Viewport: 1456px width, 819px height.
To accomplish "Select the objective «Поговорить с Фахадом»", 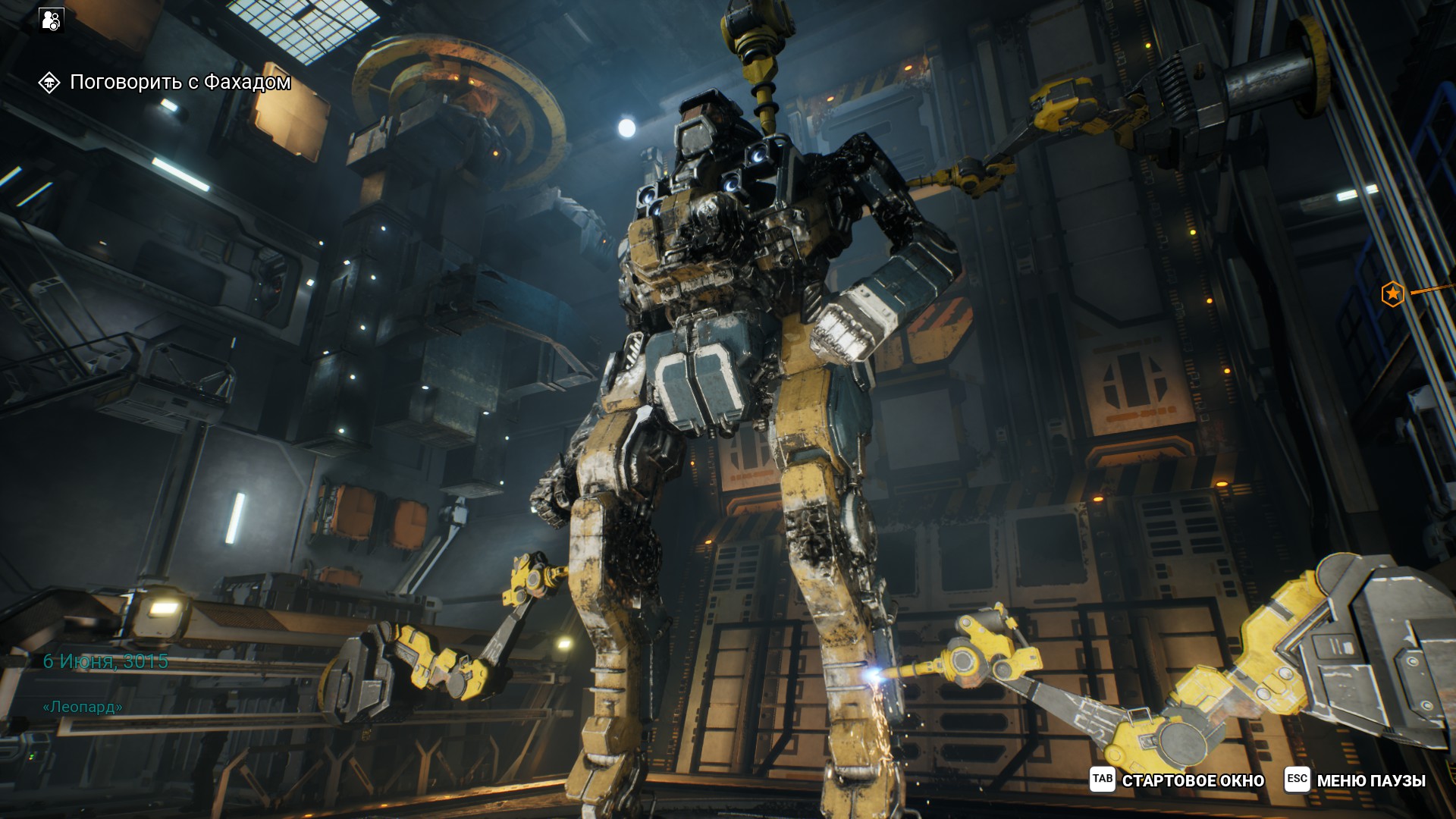I will point(180,82).
